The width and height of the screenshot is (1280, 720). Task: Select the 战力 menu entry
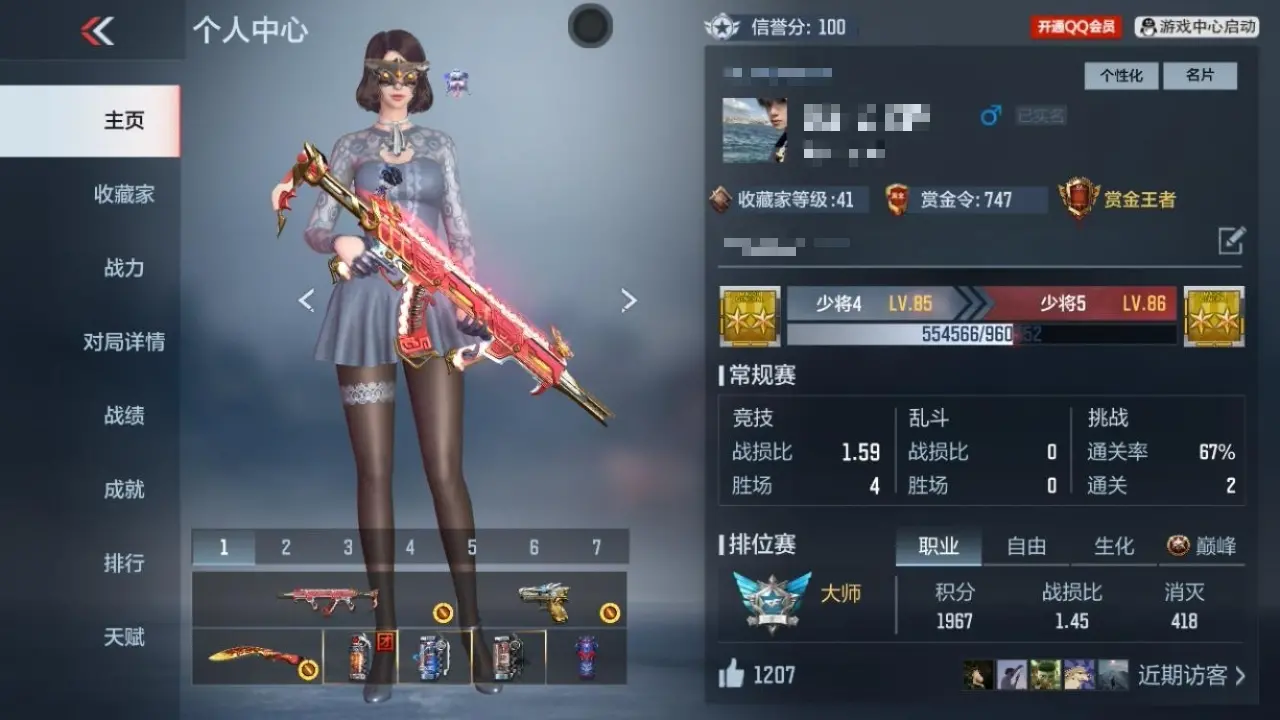coord(124,268)
